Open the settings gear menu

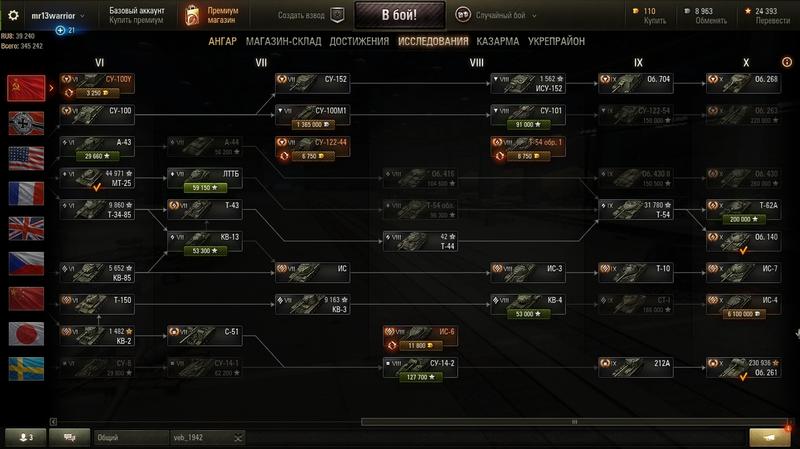tap(14, 16)
